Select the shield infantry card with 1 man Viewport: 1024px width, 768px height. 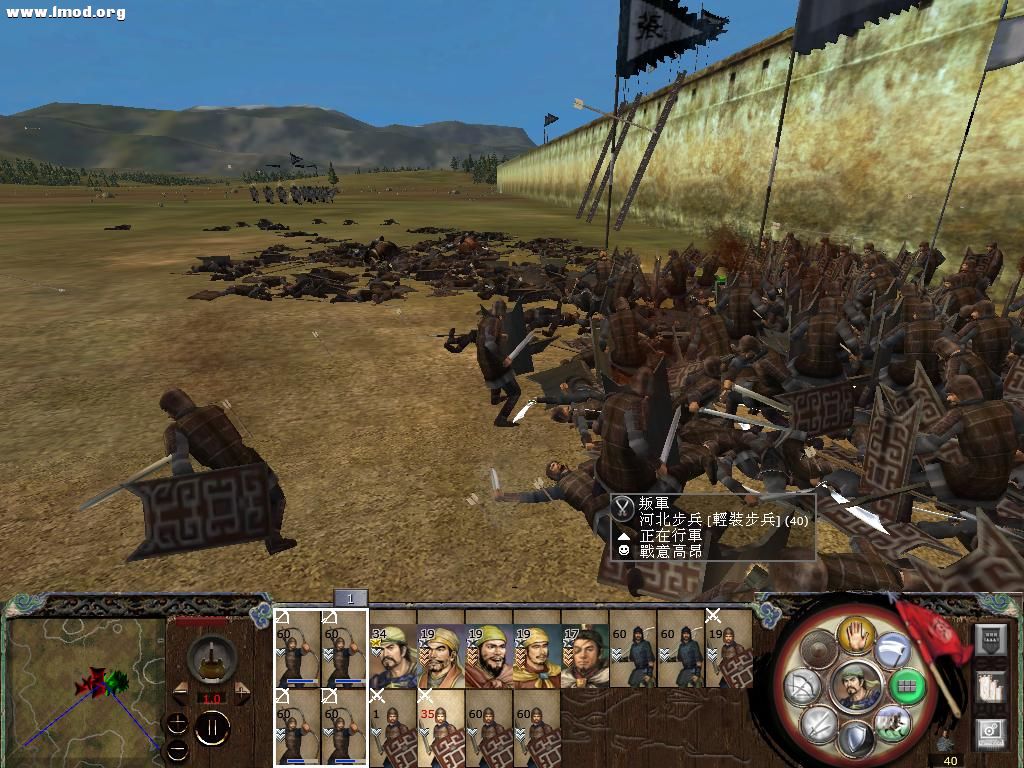[393, 727]
